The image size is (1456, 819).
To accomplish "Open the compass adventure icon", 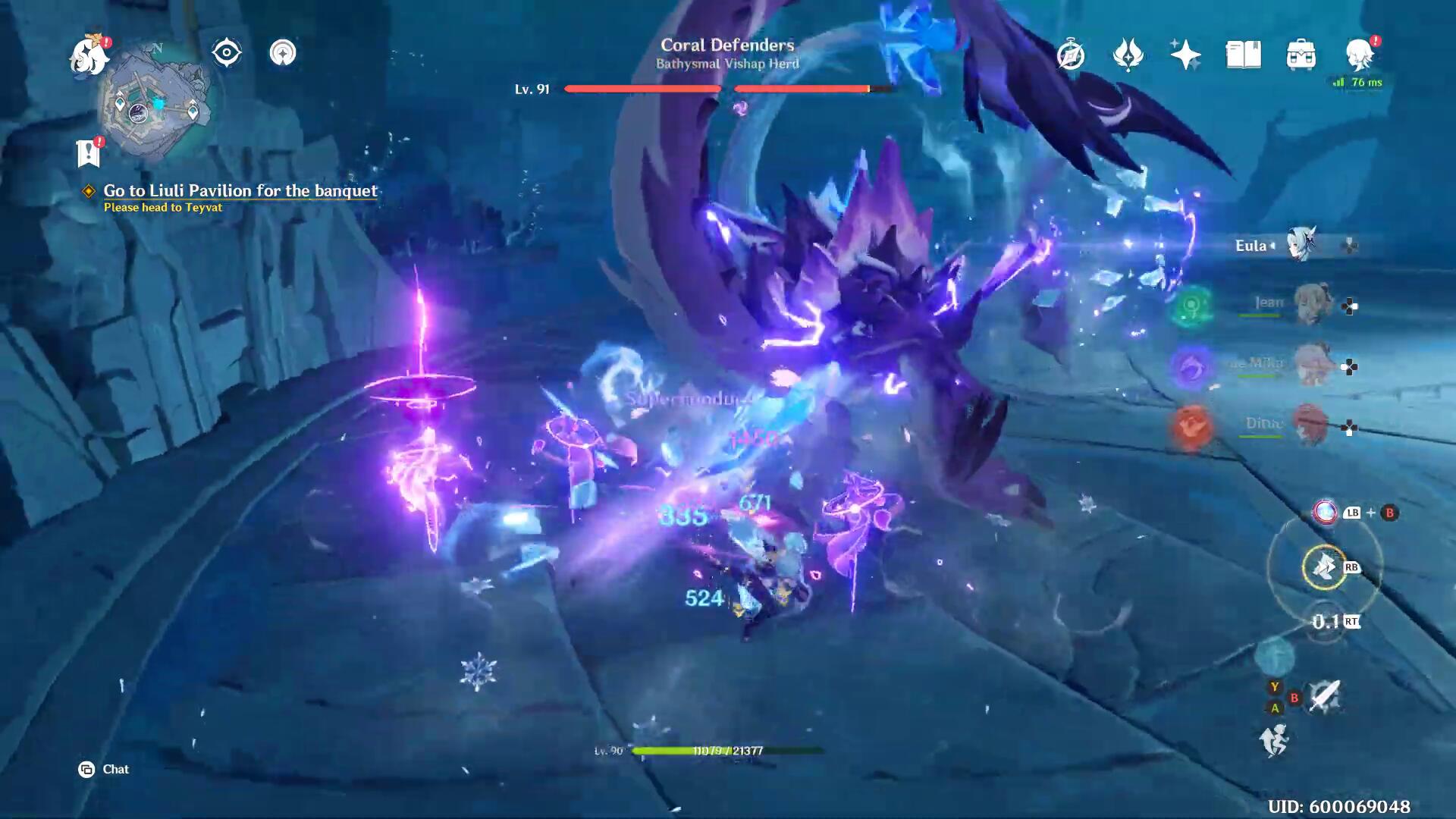I will pyautogui.click(x=1070, y=55).
